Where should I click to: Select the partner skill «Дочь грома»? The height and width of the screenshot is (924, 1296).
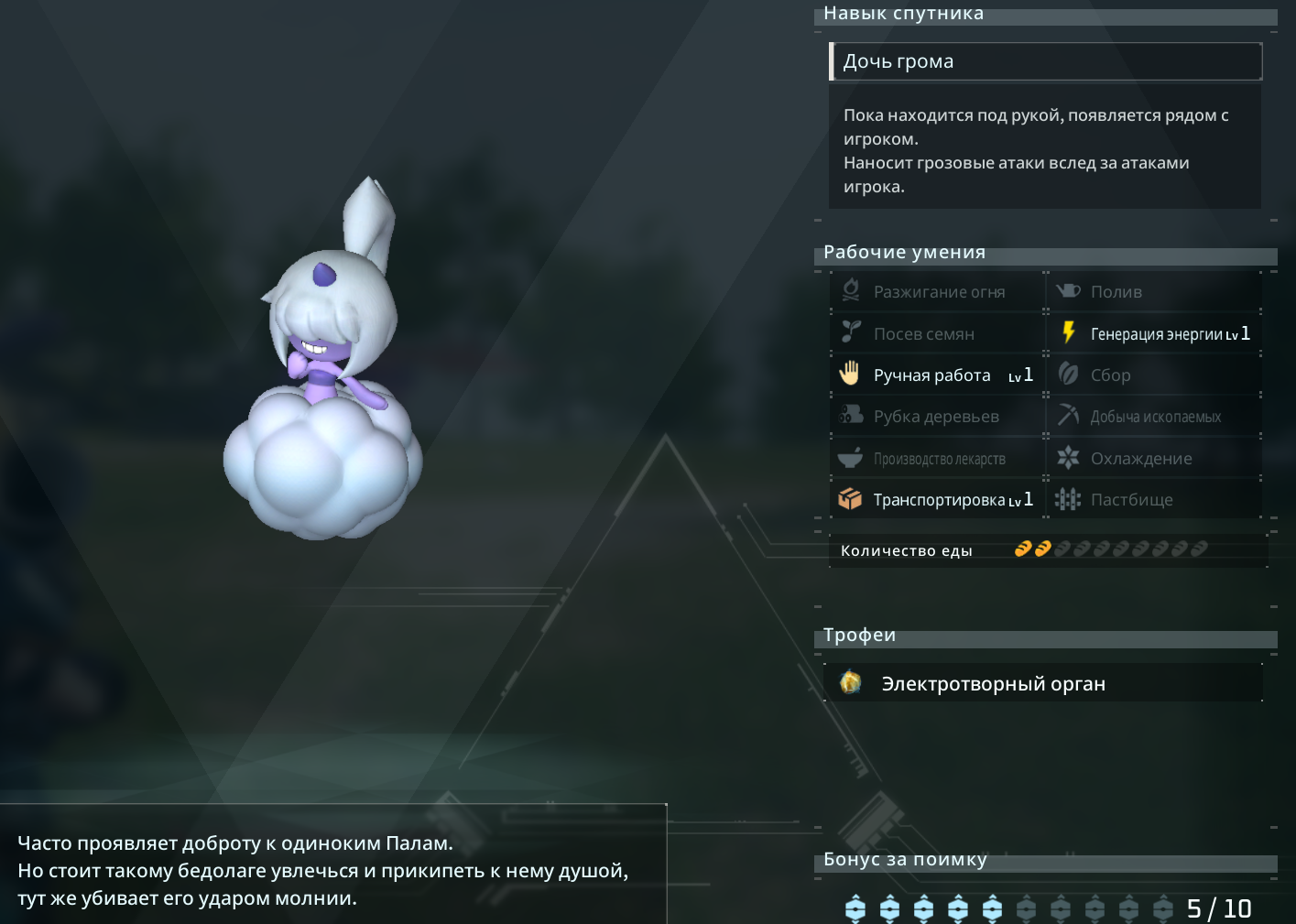(1045, 61)
